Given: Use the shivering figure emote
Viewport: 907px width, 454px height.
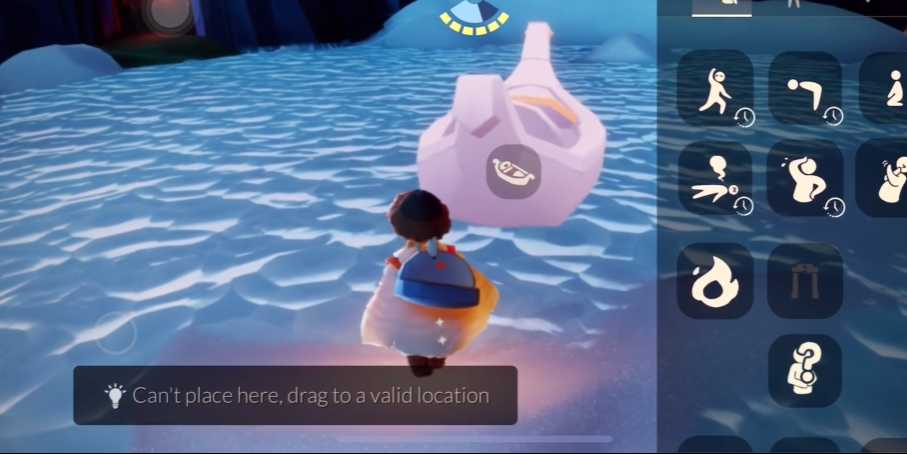Looking at the screenshot, I should point(804,178).
